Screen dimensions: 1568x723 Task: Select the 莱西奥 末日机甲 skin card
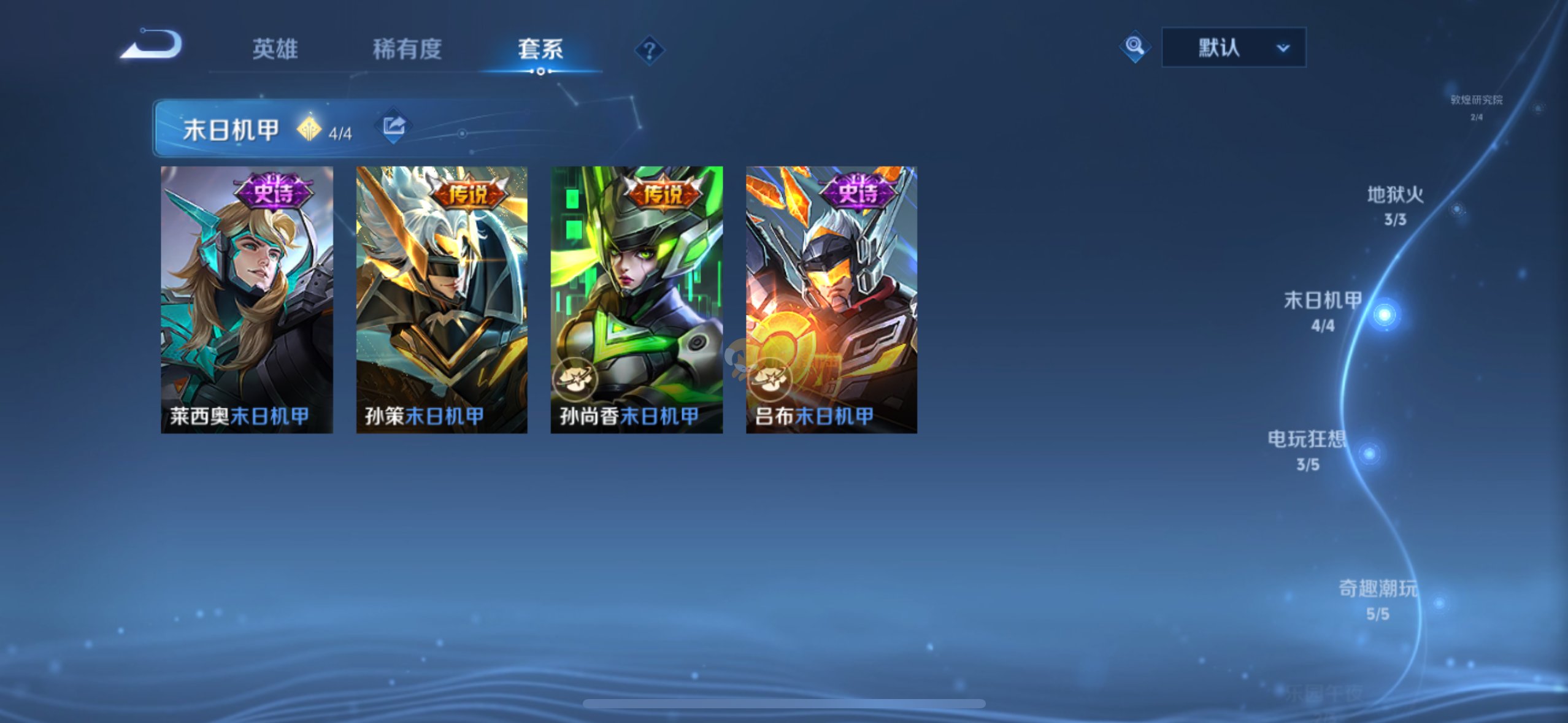[247, 299]
